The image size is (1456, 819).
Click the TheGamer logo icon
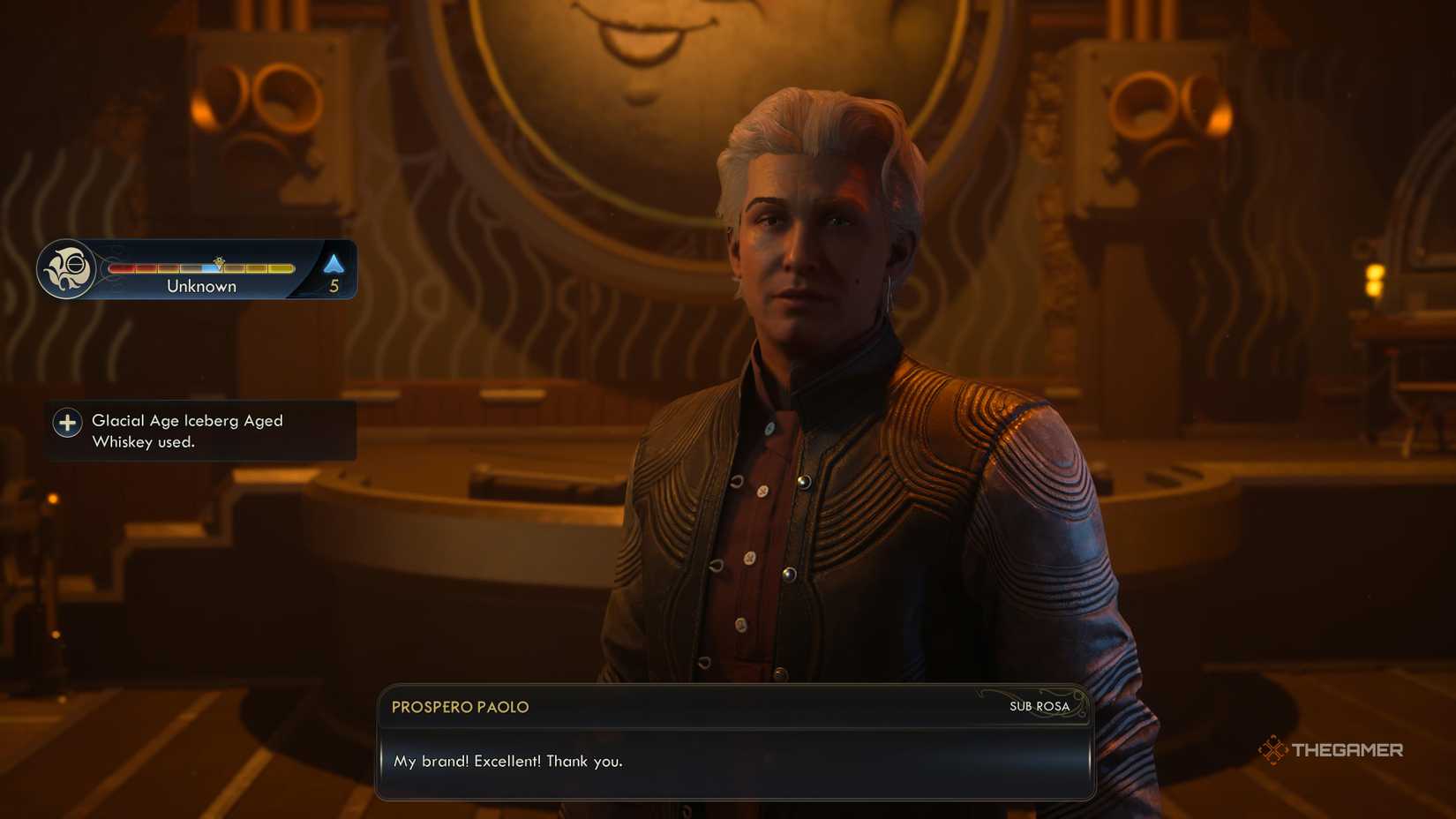coord(1273,749)
